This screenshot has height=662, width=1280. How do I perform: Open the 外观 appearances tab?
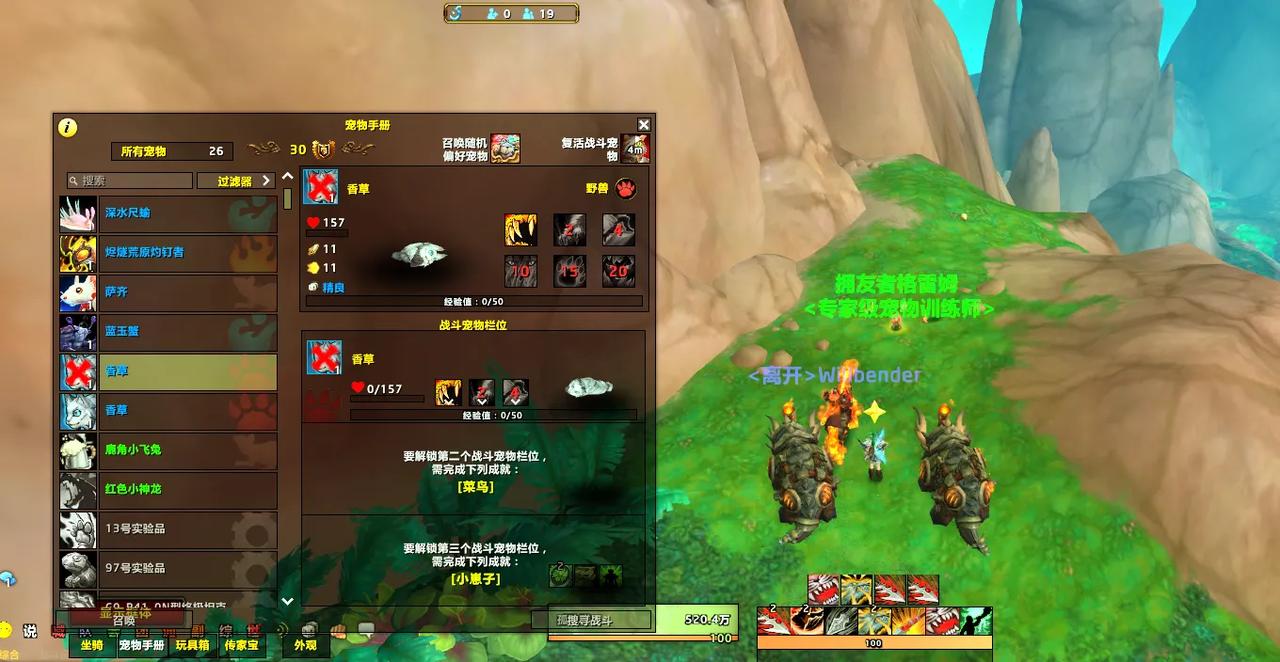tap(305, 646)
